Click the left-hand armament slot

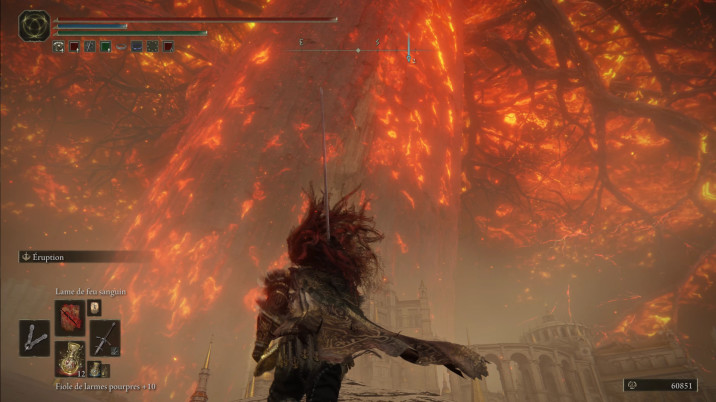pos(34,338)
